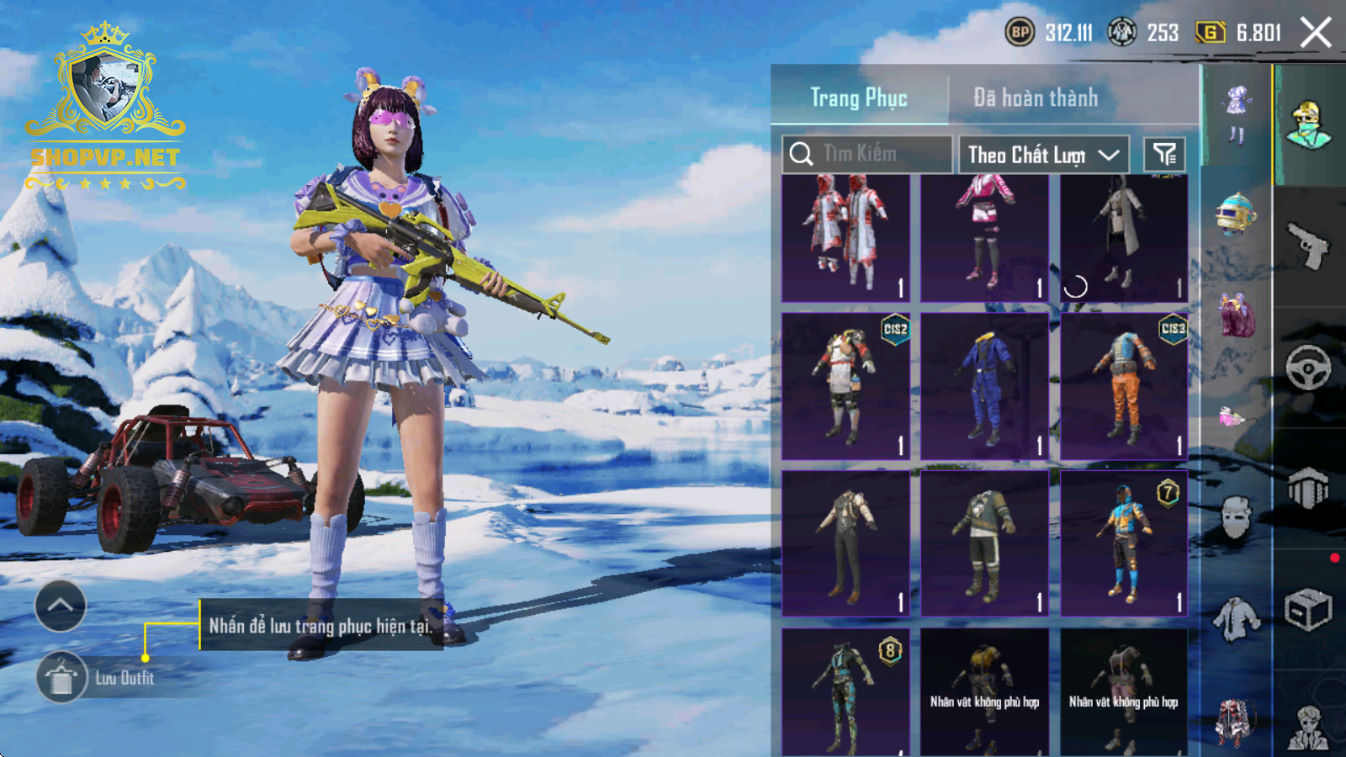Open the outfit filter funnel button
The height and width of the screenshot is (757, 1346).
(x=1164, y=154)
